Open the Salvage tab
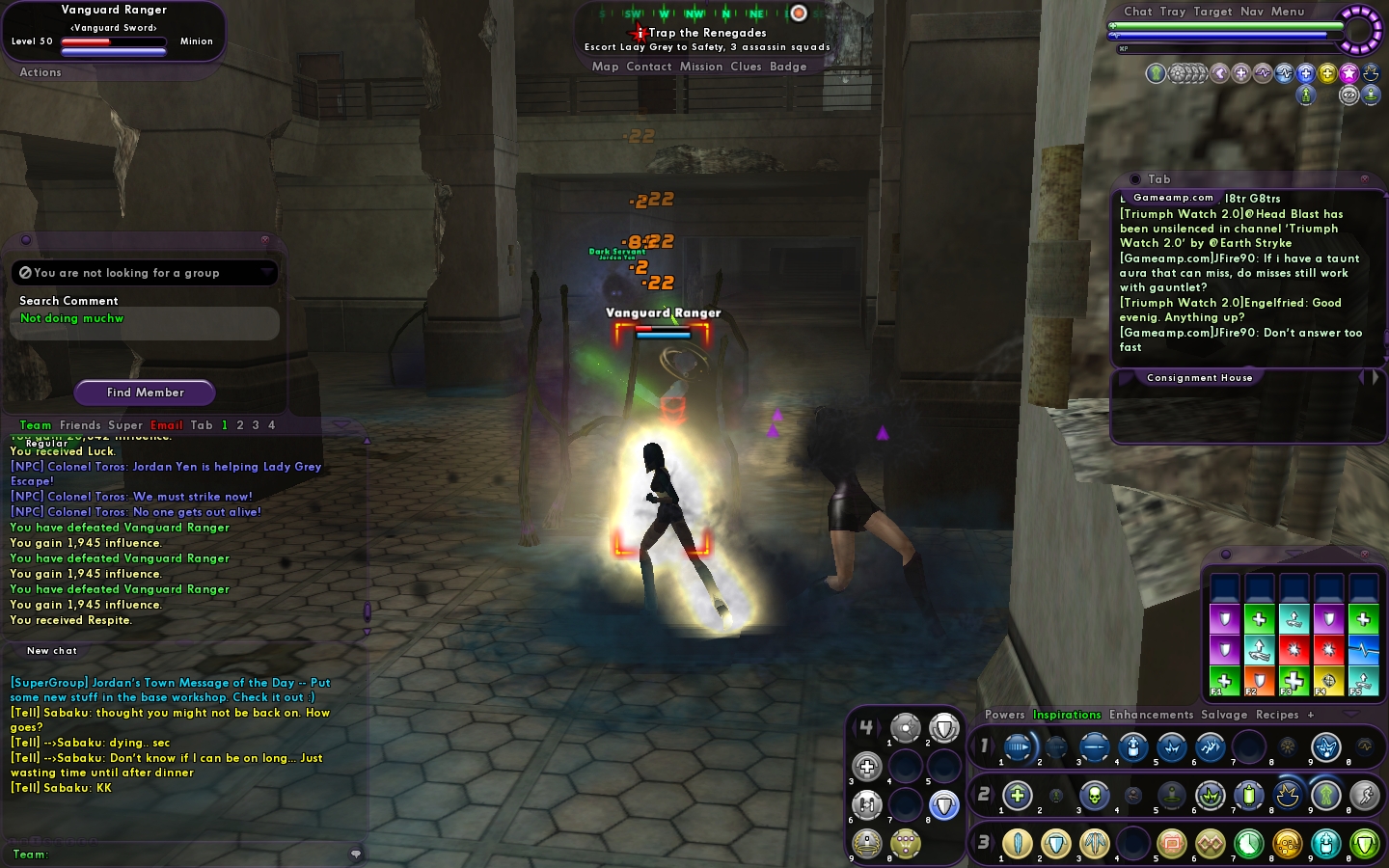The image size is (1389, 868). coord(1224,715)
